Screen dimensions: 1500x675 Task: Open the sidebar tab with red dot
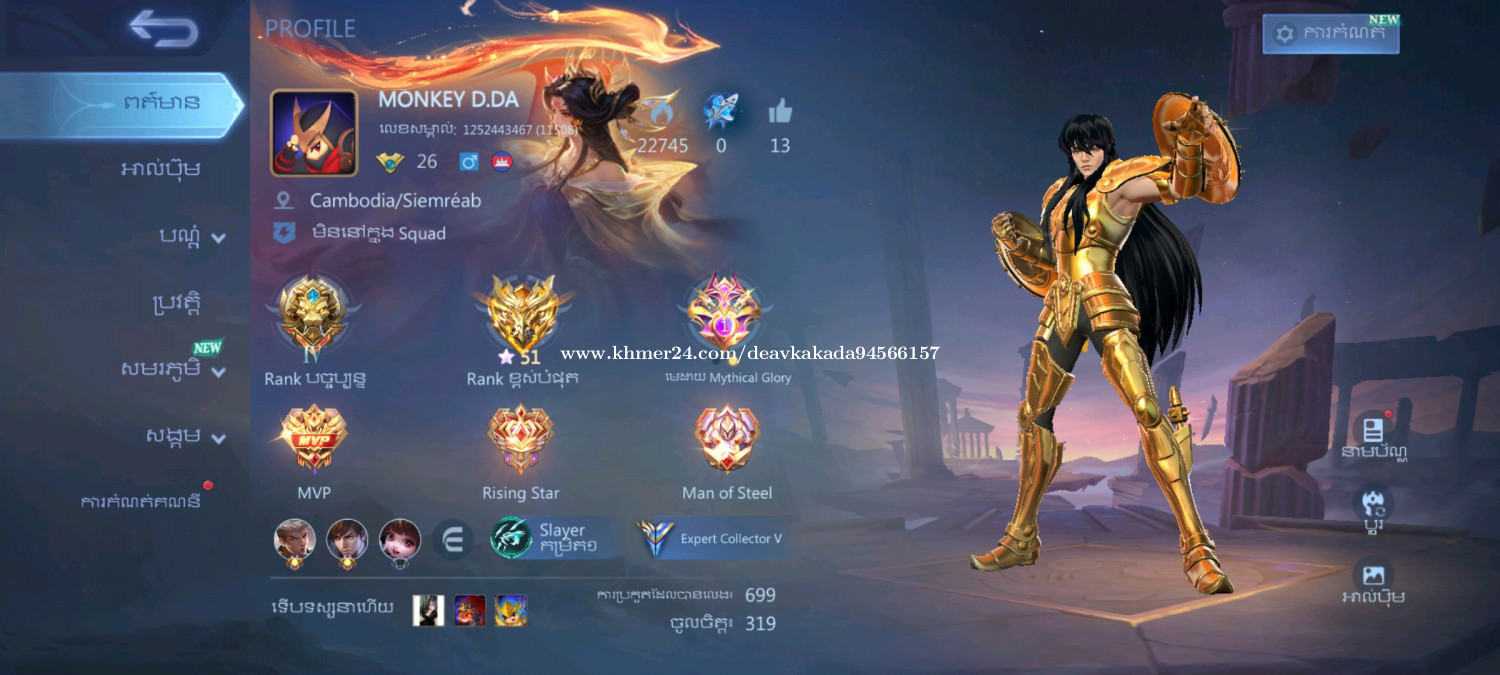[x=141, y=501]
